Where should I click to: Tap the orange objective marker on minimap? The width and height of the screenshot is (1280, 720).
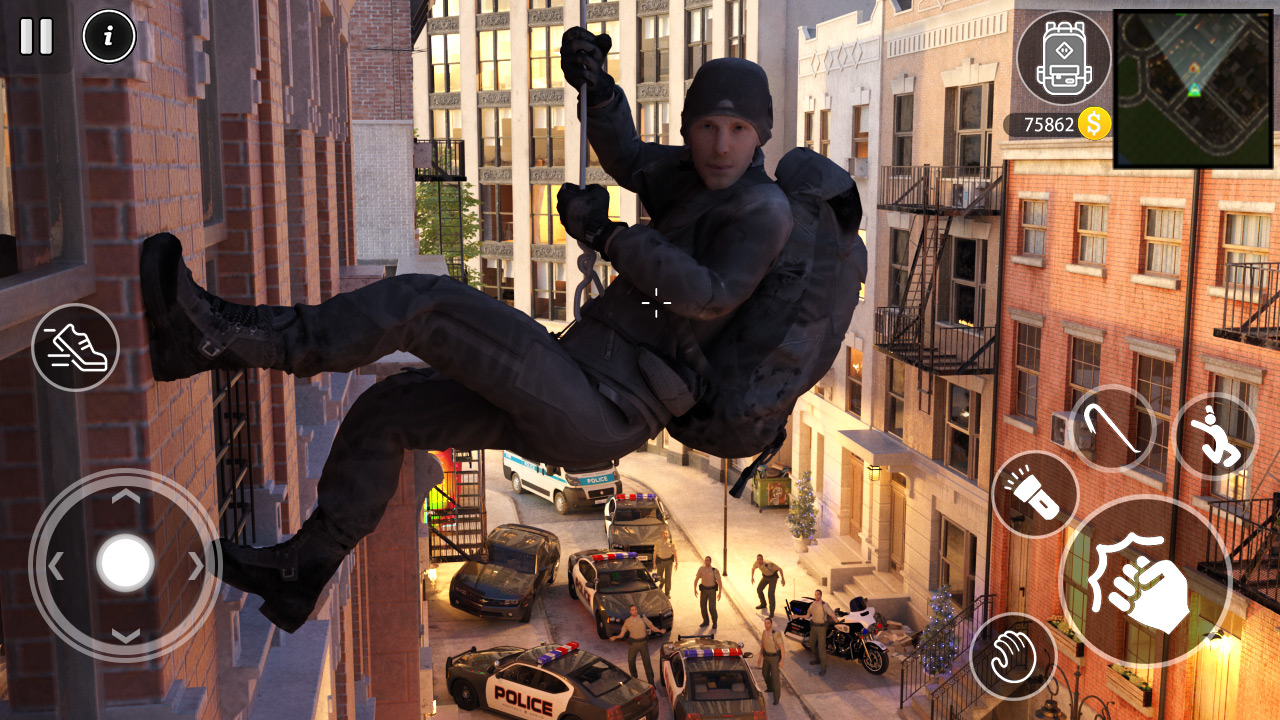[1194, 67]
